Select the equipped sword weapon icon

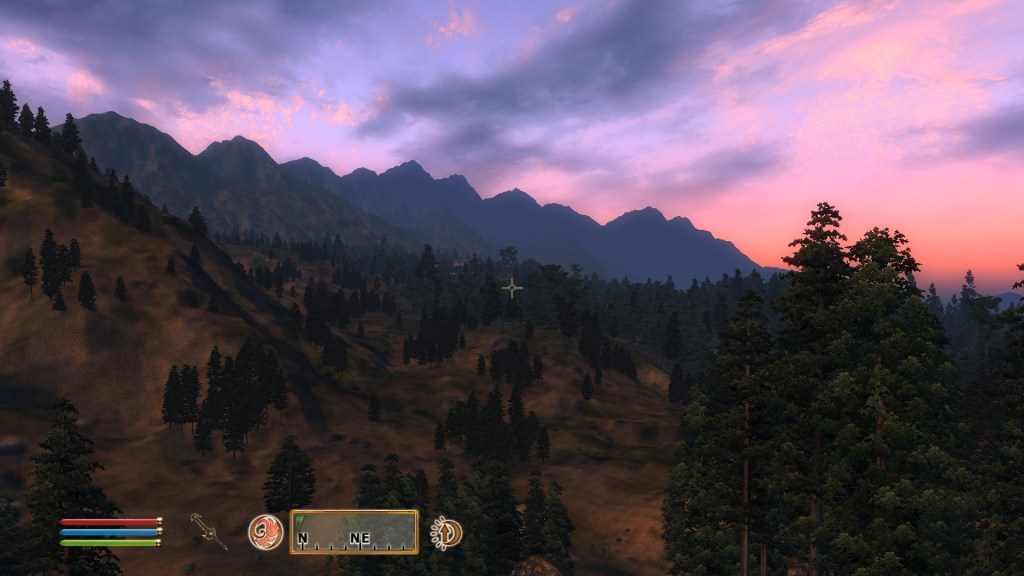tap(209, 530)
